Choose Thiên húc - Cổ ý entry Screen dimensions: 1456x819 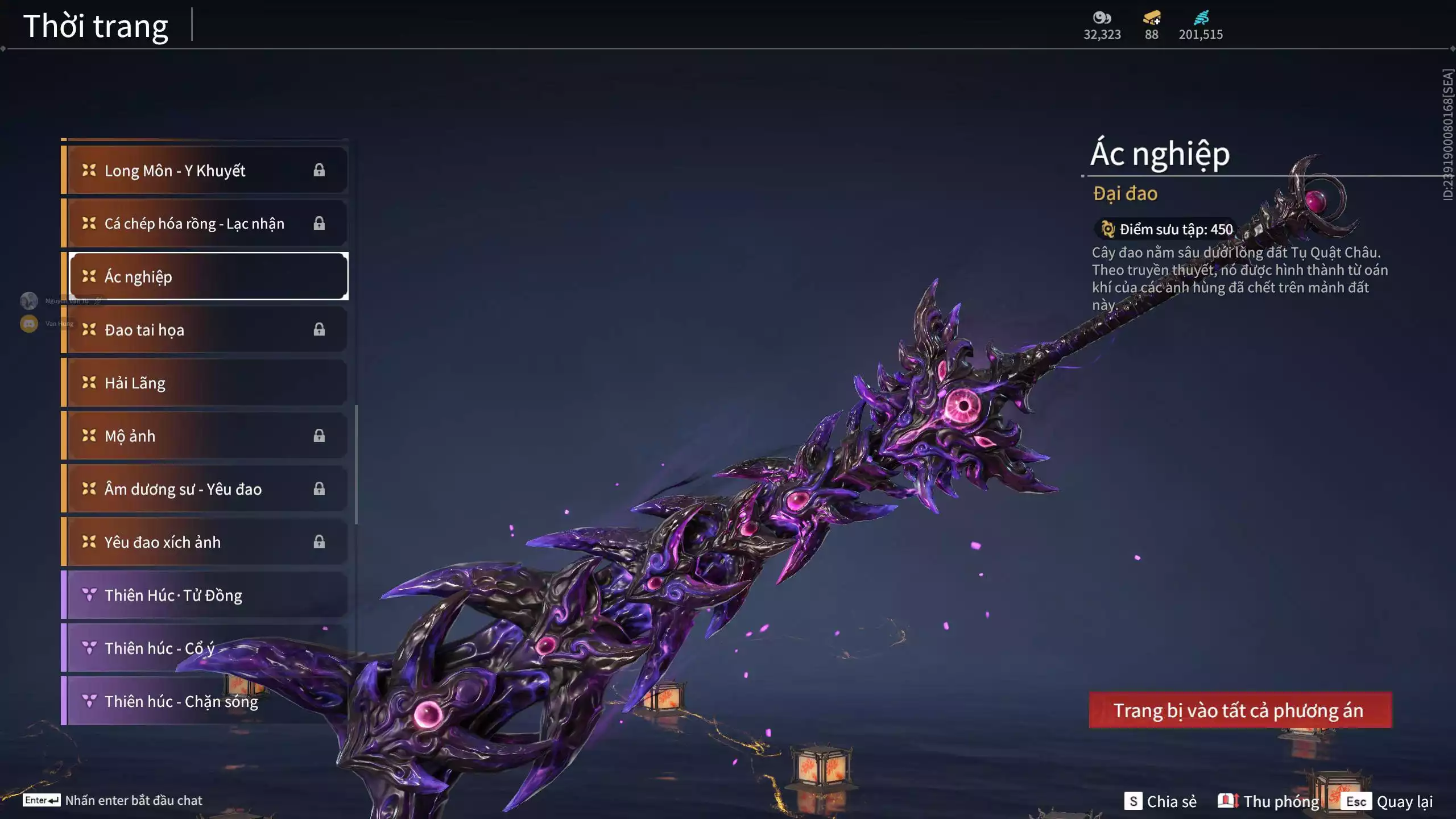click(x=205, y=648)
